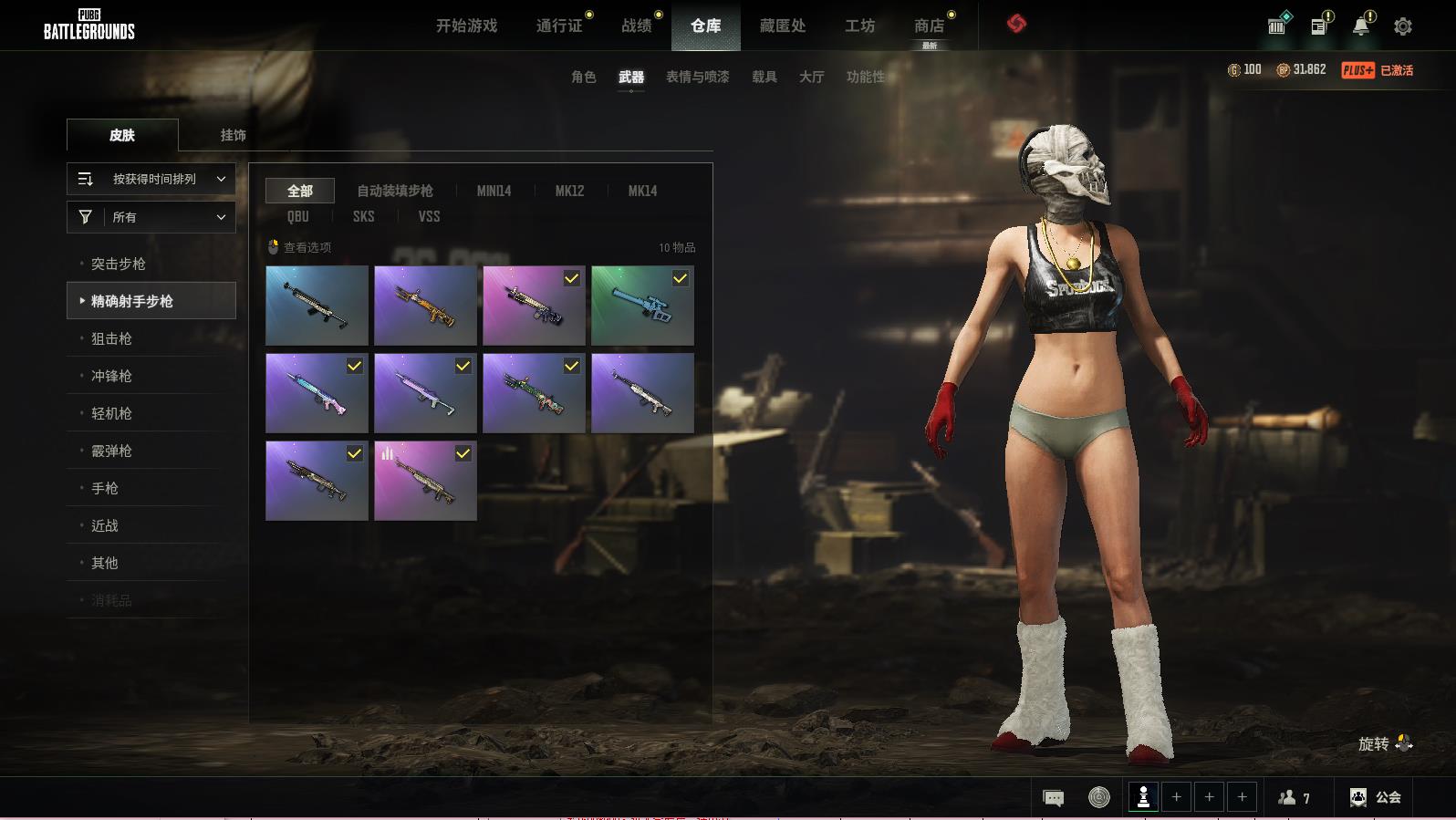The image size is (1456, 820).
Task: Open the 按获得时间排列 sort dropdown
Action: pyautogui.click(x=151, y=179)
